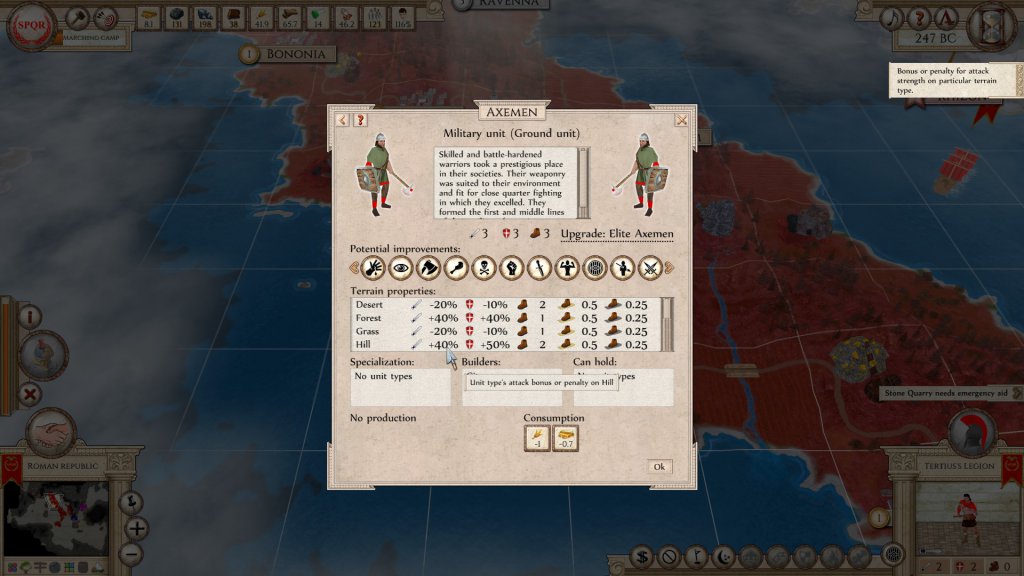
Task: Go back with the left arrow button
Action: pos(343,120)
